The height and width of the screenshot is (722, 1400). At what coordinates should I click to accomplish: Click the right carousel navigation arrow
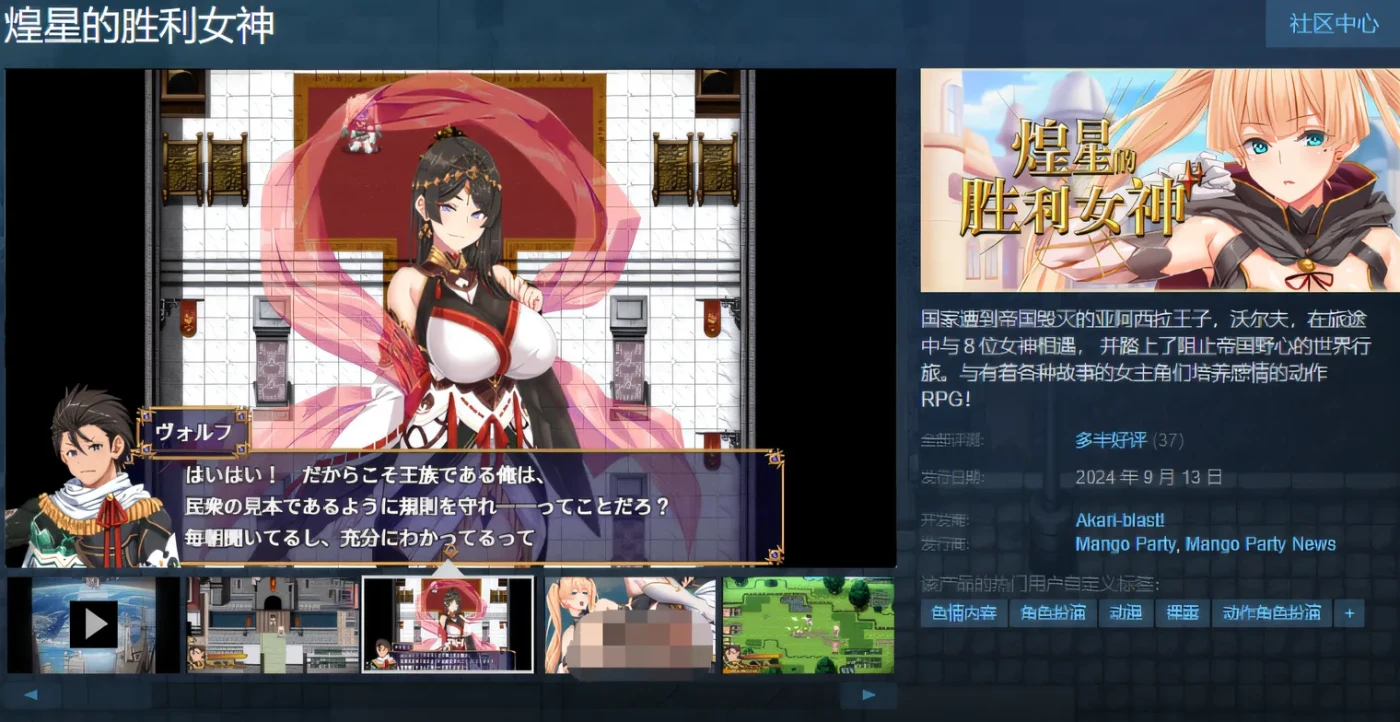click(870, 693)
